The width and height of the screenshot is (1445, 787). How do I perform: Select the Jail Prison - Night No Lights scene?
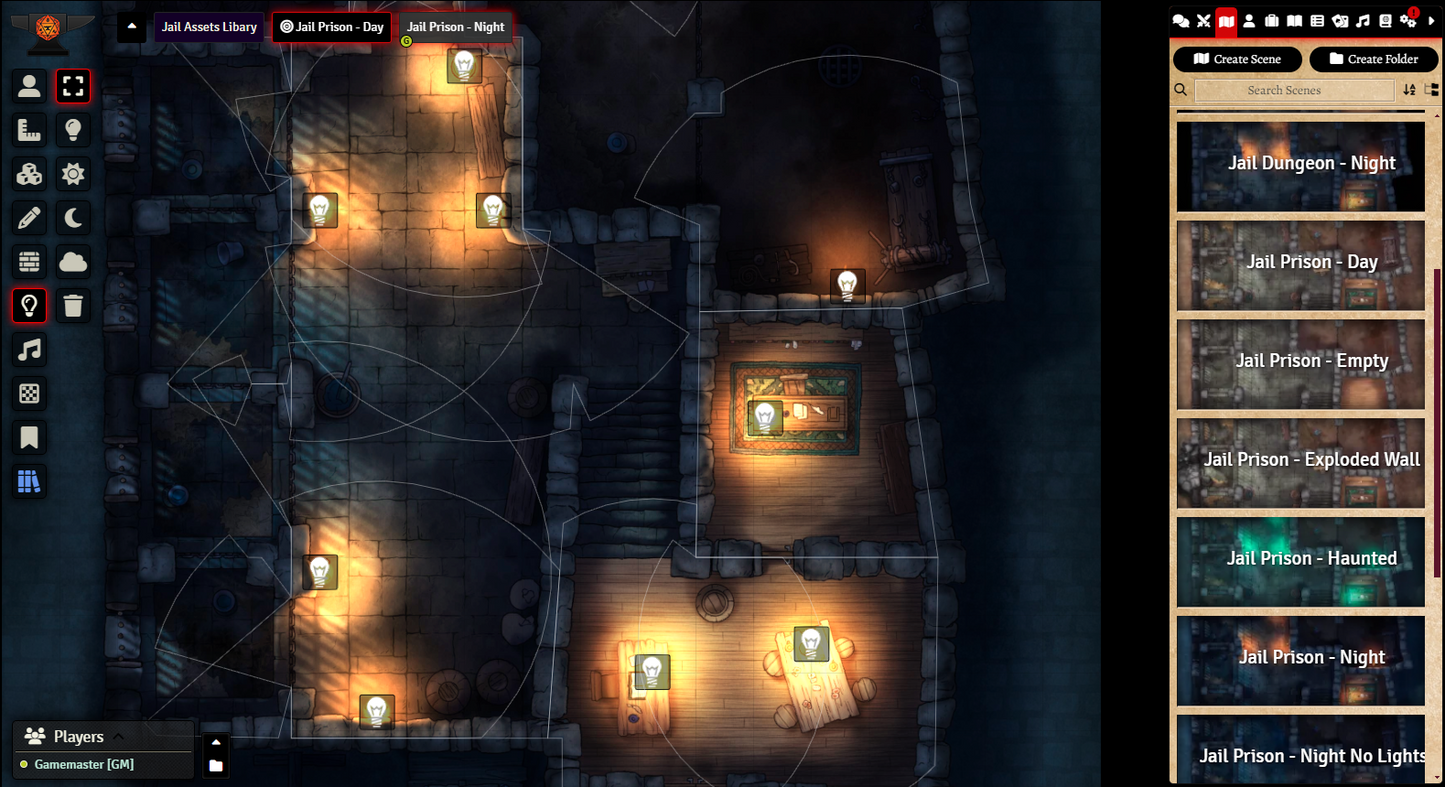pyautogui.click(x=1301, y=750)
